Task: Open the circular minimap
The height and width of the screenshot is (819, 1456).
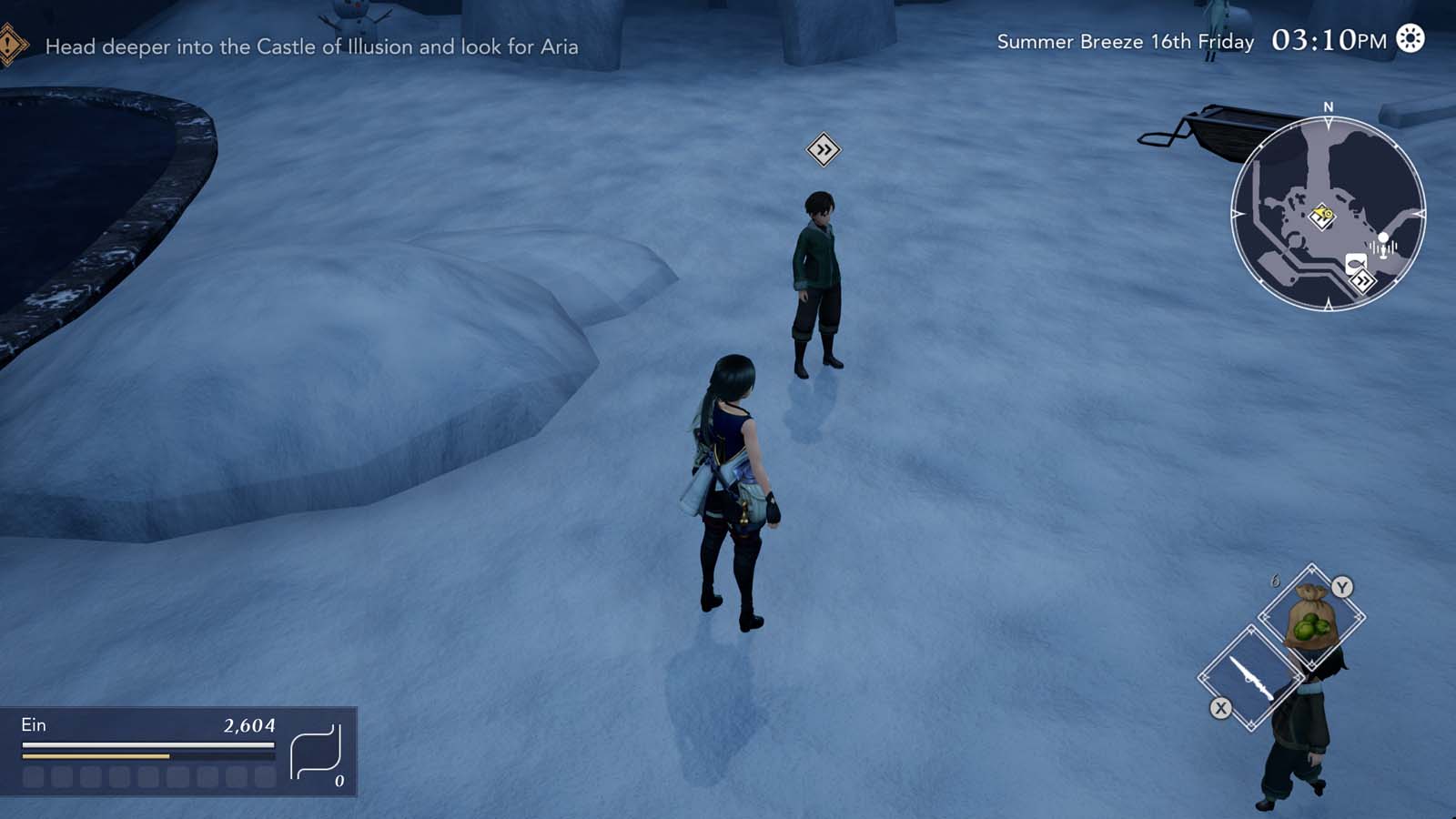Action: point(1328,214)
